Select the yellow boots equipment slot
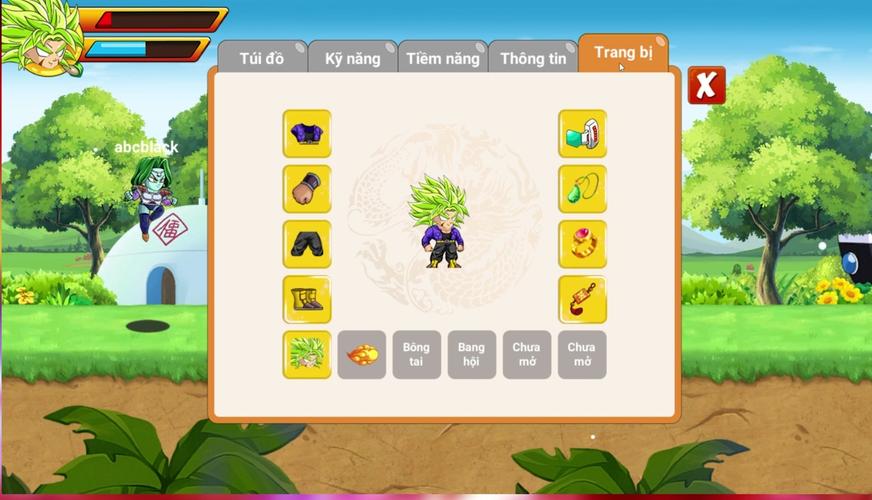 307,299
